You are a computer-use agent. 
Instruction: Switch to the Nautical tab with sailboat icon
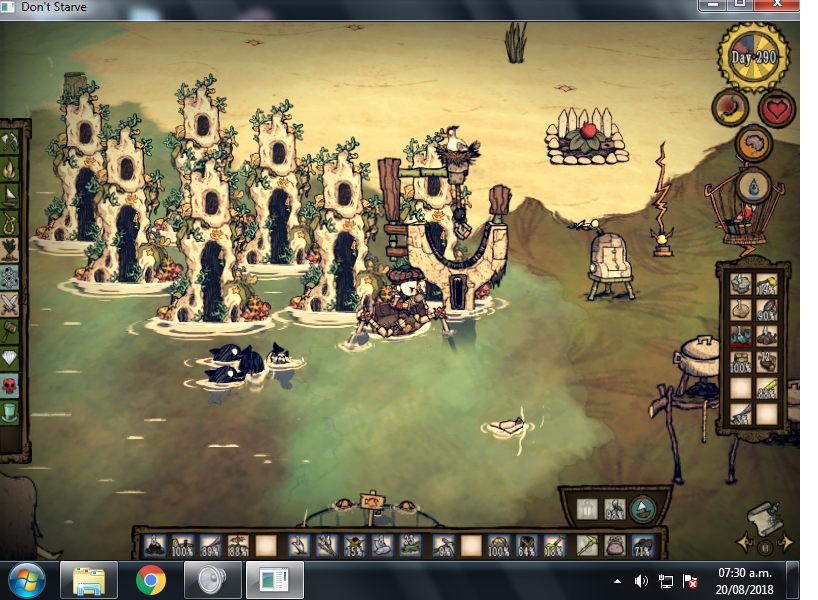click(x=11, y=197)
